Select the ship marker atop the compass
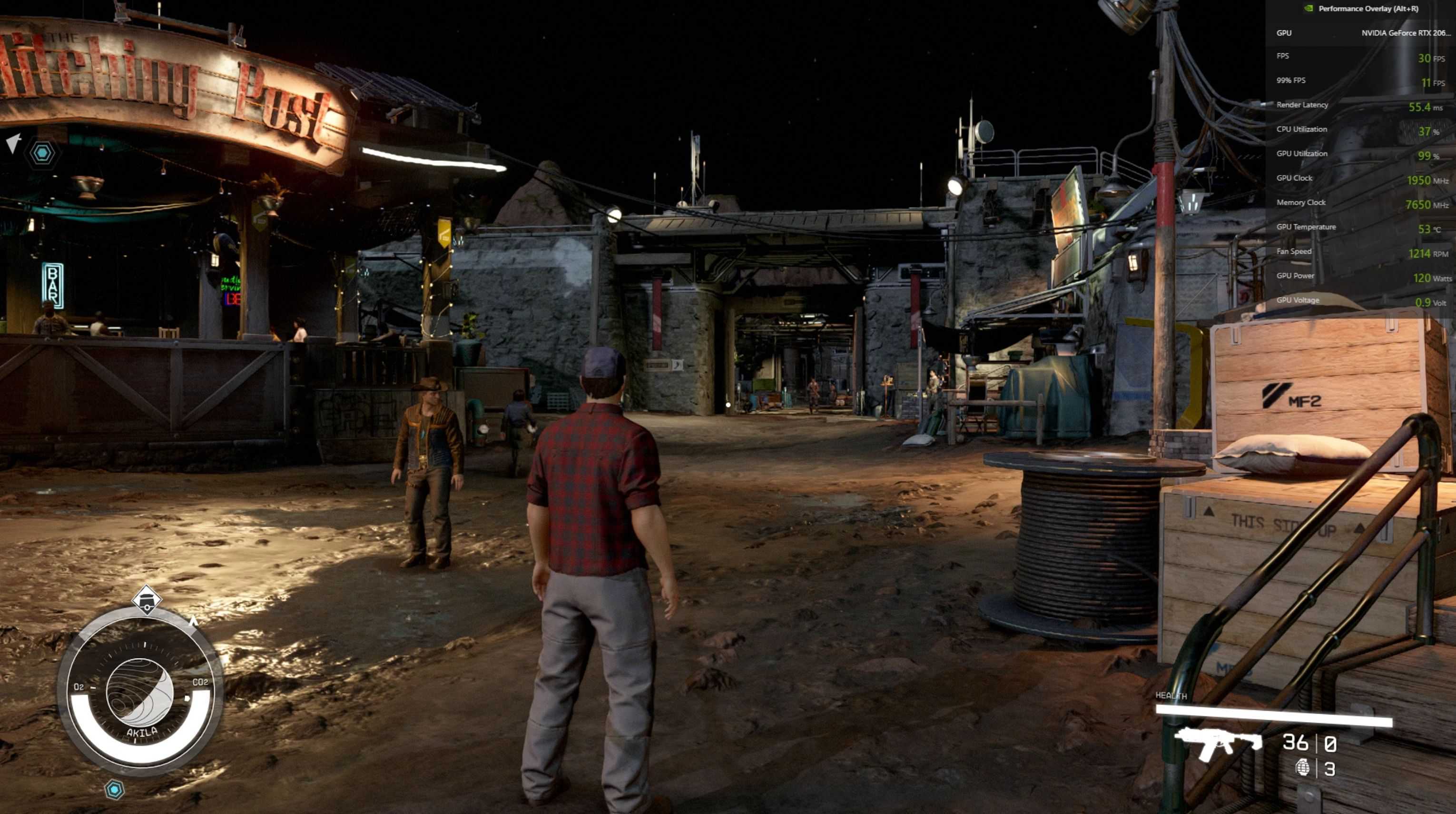Viewport: 1456px width, 814px height. click(147, 599)
